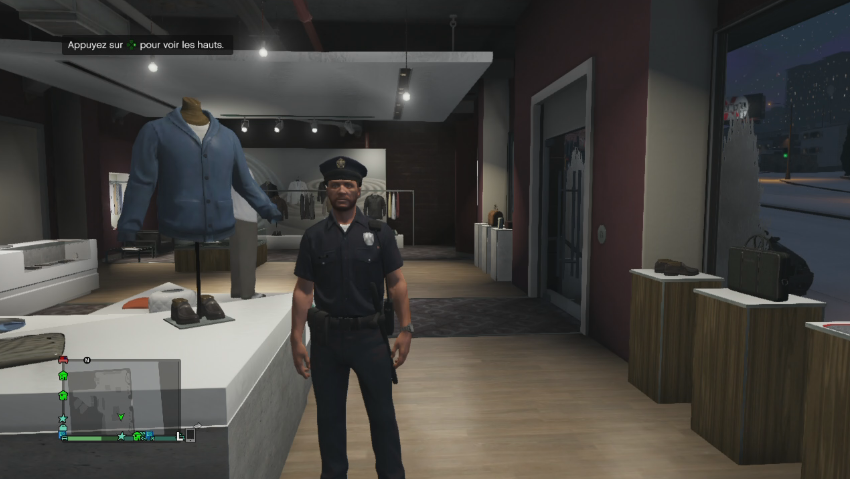Click the minimap radar panel
This screenshot has width=850, height=479.
(x=120, y=395)
